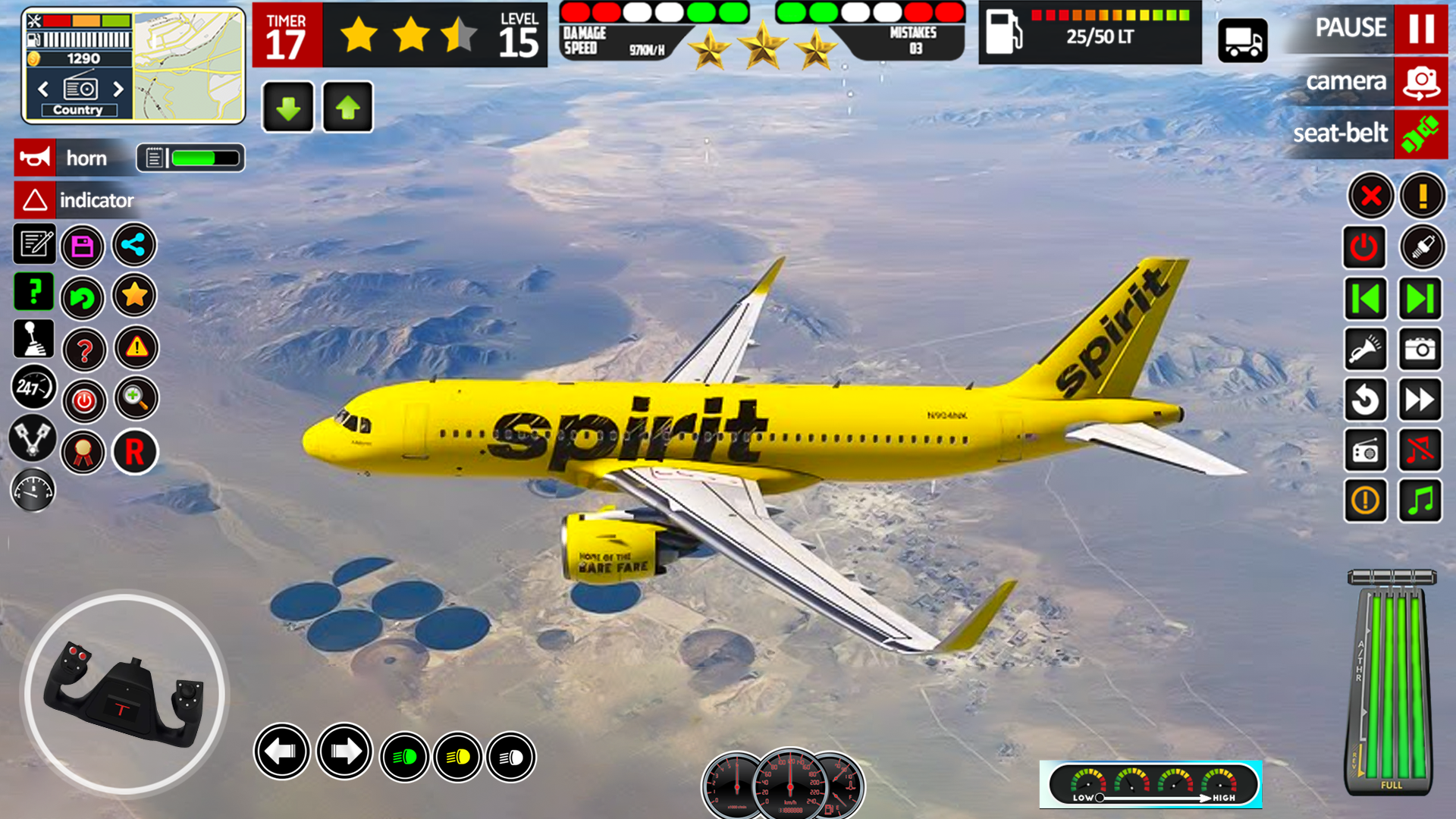Select the gear shift icon
The height and width of the screenshot is (819, 1456).
click(x=32, y=339)
